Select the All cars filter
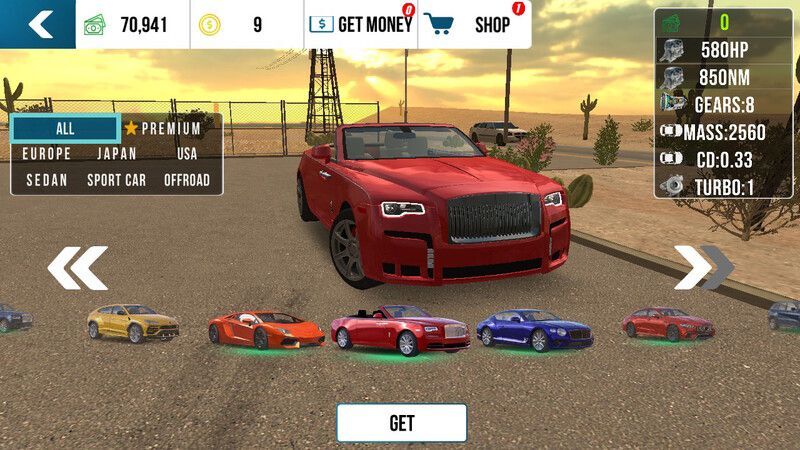800x450 pixels. (65, 128)
